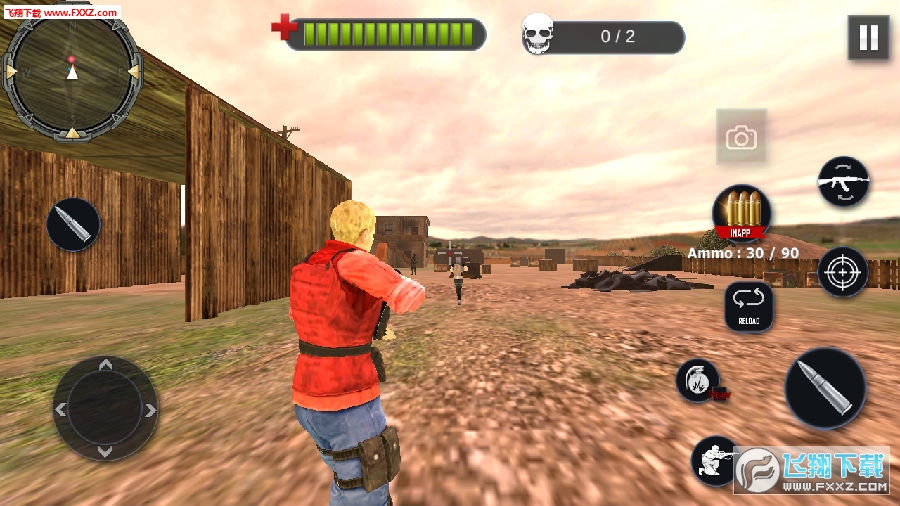Toggle crouch with the kneeling soldier icon

[713, 460]
